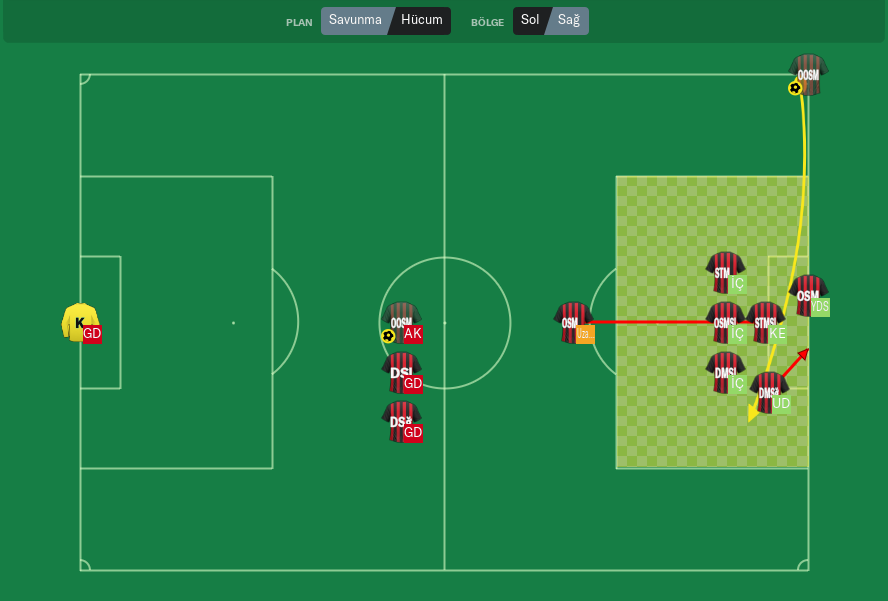Screen dimensions: 888x601
Task: Switch the plan to Hücum
Action: coord(421,20)
